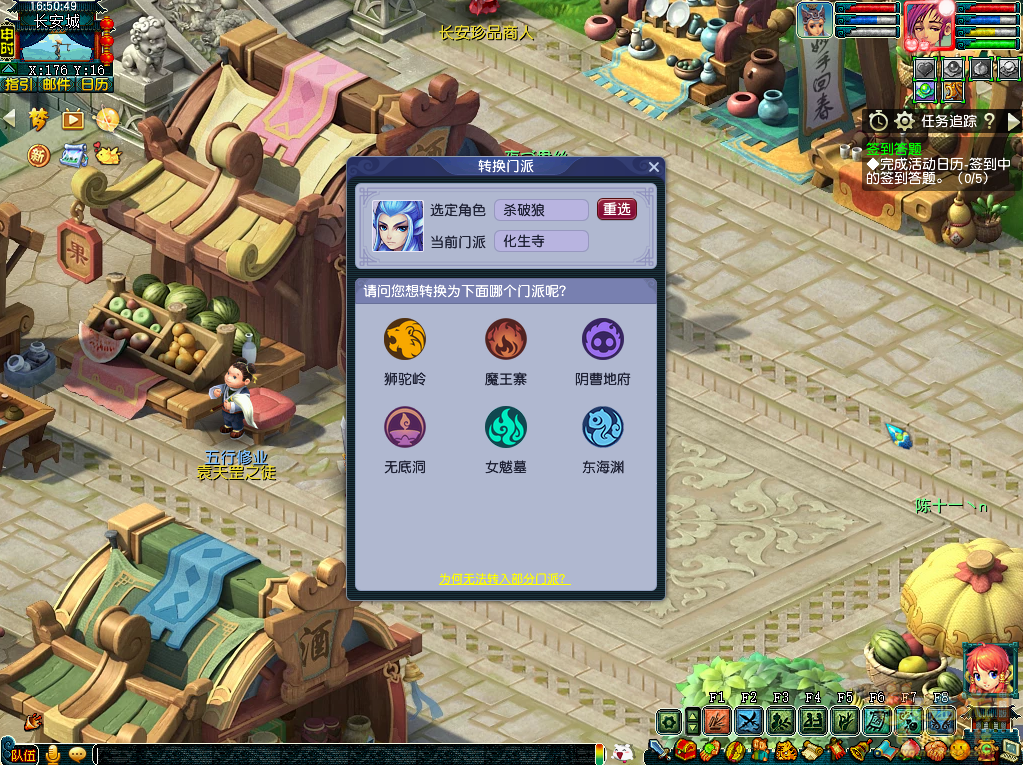
Task: Open the orange 梦 icon
Action: click(x=39, y=119)
